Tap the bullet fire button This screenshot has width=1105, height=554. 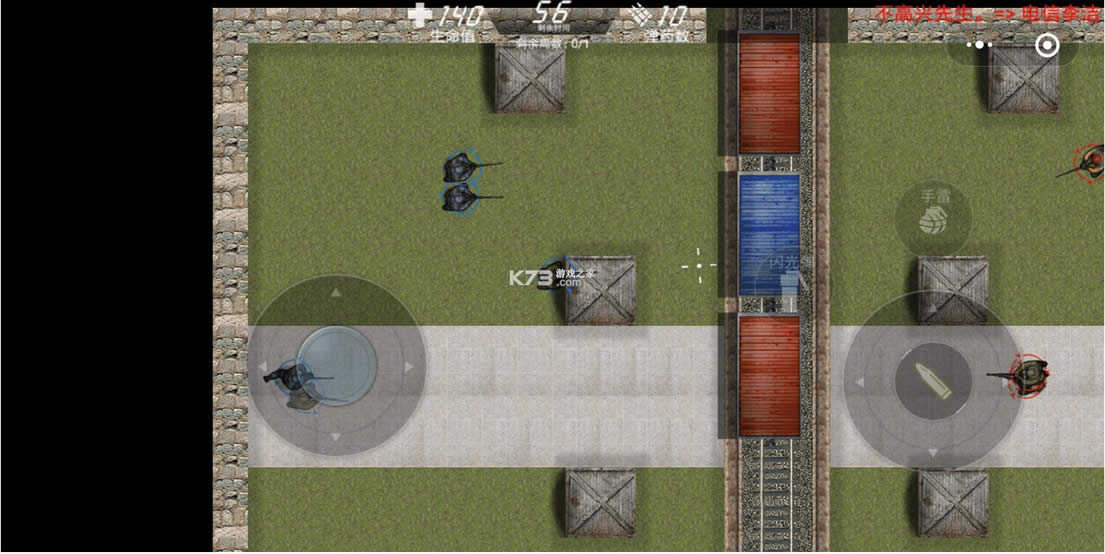click(x=932, y=381)
